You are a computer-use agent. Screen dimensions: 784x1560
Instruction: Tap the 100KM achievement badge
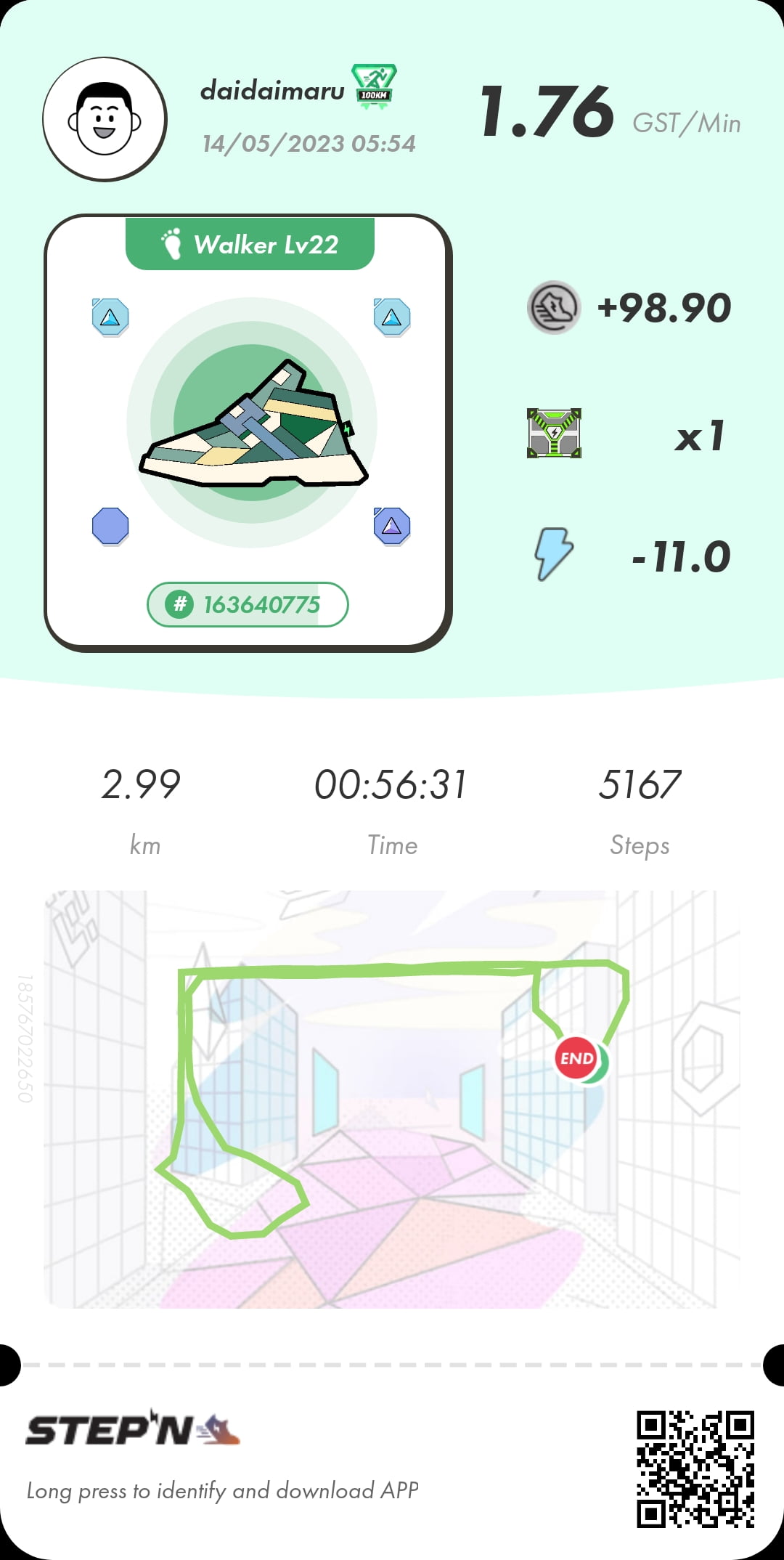(x=374, y=86)
